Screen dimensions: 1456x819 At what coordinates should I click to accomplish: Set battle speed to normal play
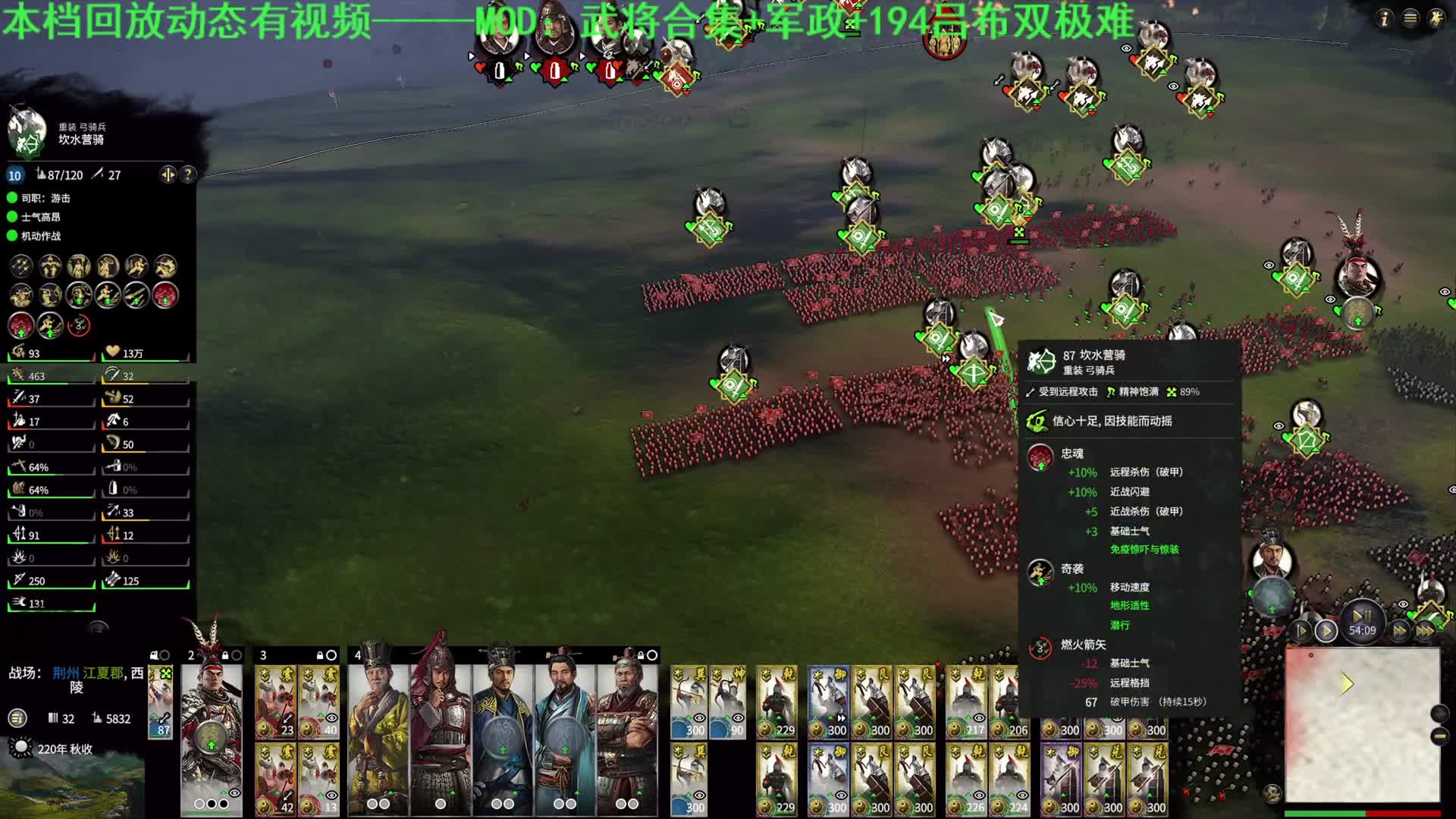pyautogui.click(x=1326, y=631)
